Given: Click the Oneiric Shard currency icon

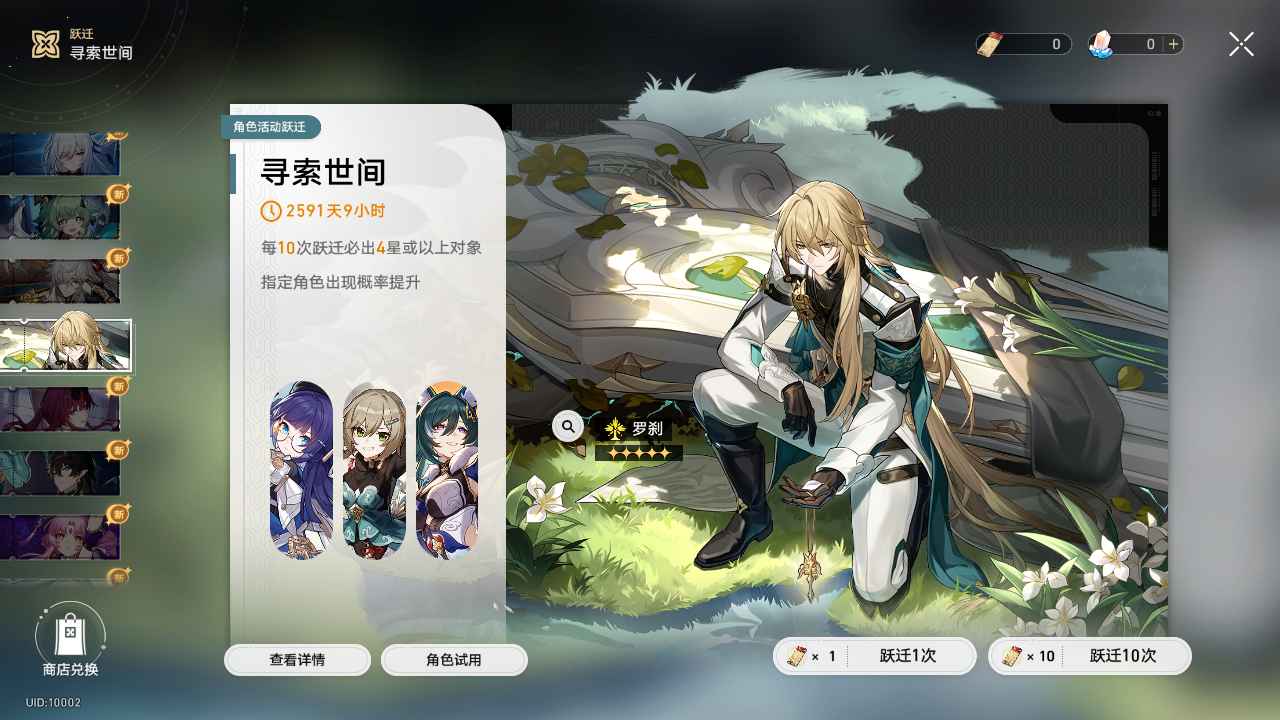Looking at the screenshot, I should [x=1103, y=44].
